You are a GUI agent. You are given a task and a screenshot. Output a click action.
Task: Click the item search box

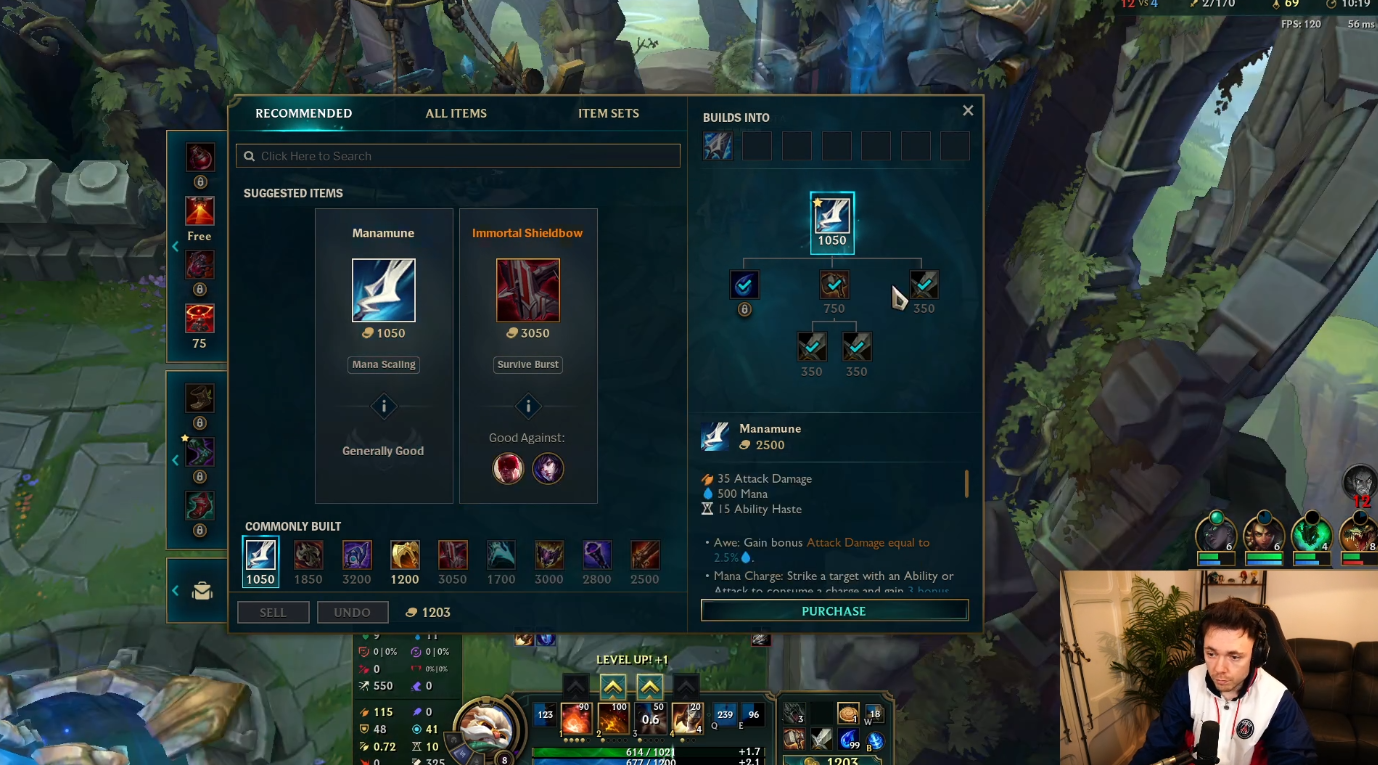tap(458, 156)
